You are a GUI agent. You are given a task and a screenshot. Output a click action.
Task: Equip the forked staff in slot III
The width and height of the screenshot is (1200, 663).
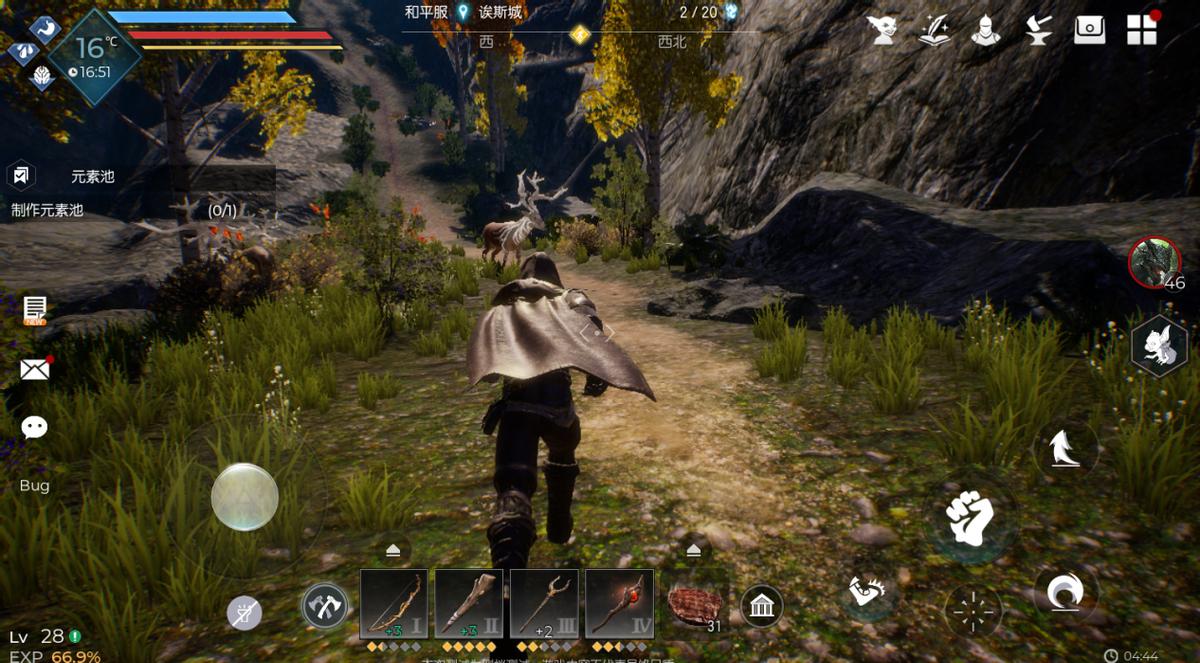(544, 603)
